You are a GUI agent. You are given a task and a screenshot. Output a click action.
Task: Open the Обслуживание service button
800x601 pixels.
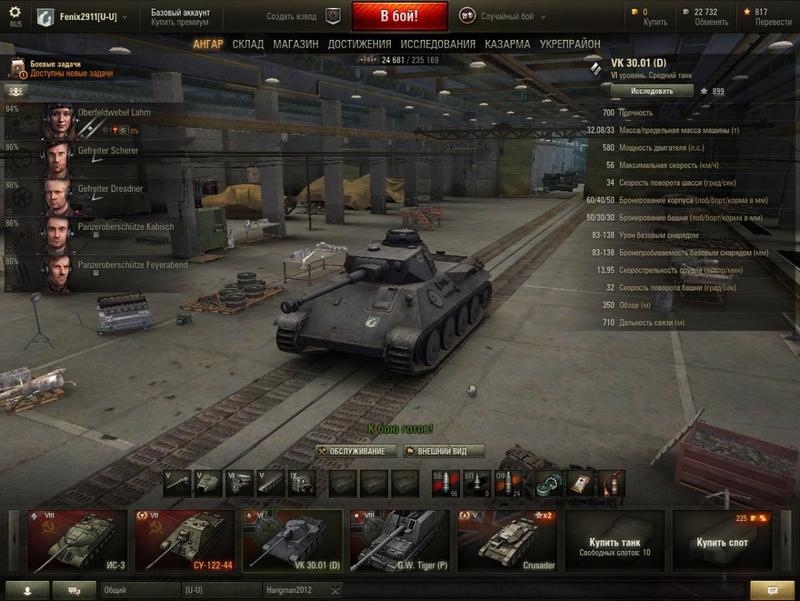[x=357, y=451]
